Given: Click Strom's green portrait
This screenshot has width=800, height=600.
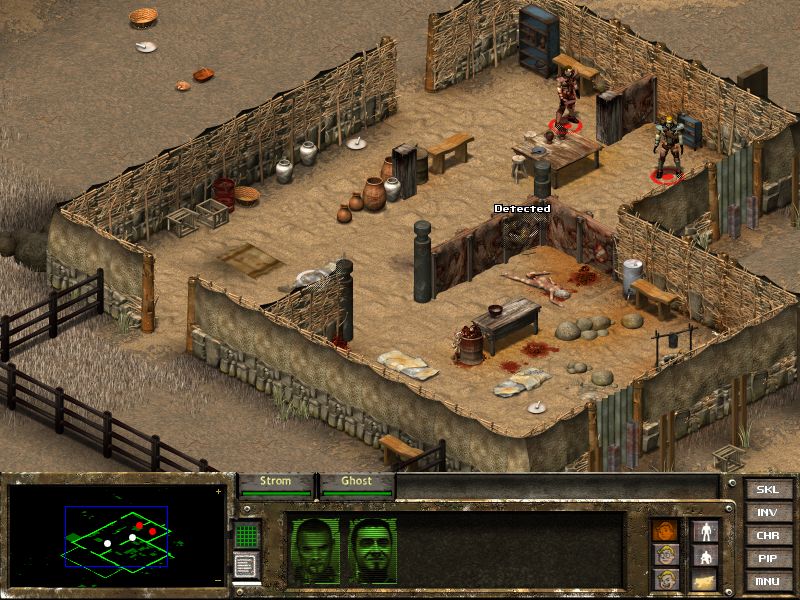Looking at the screenshot, I should coord(314,550).
